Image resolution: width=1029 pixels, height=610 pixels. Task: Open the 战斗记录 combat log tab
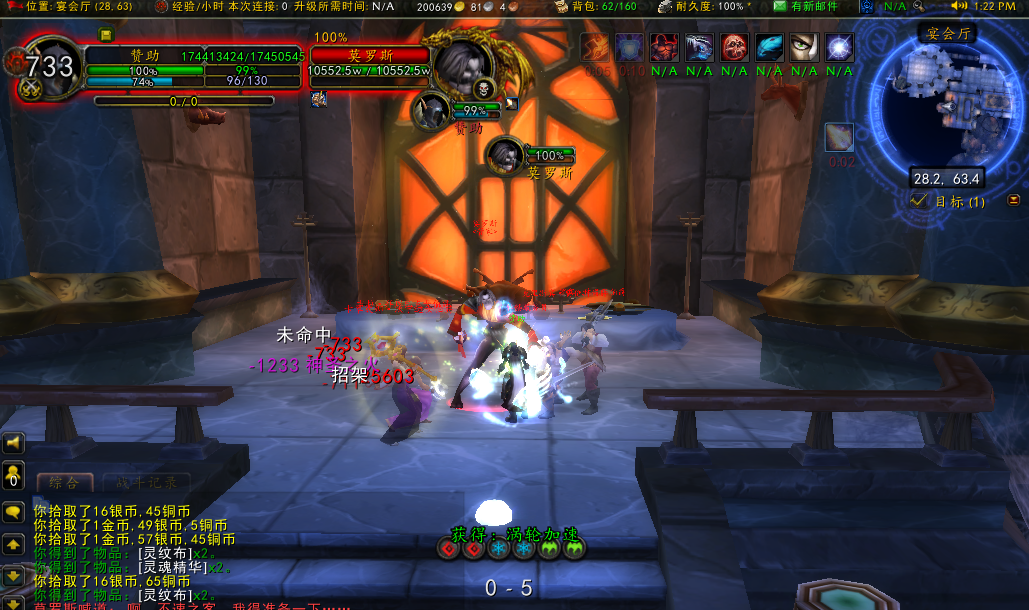(x=145, y=484)
